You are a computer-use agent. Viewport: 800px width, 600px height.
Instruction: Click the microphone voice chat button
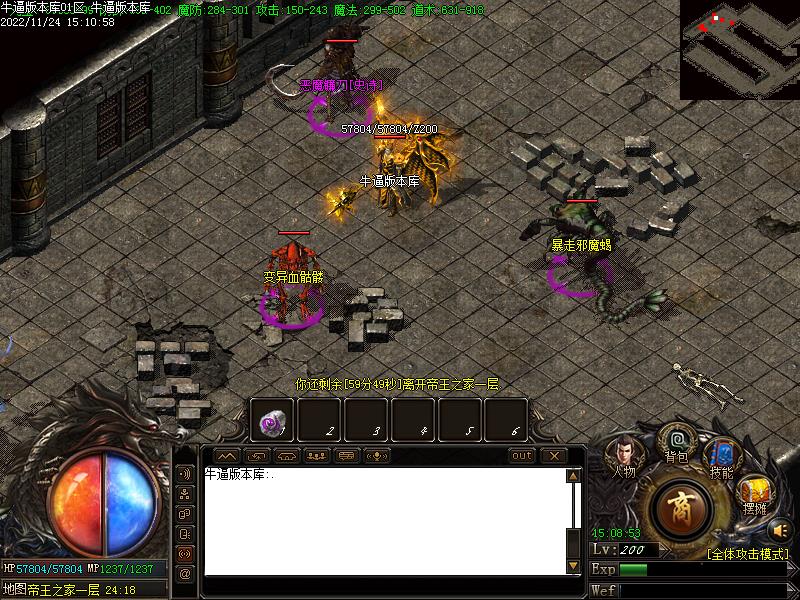[378, 456]
